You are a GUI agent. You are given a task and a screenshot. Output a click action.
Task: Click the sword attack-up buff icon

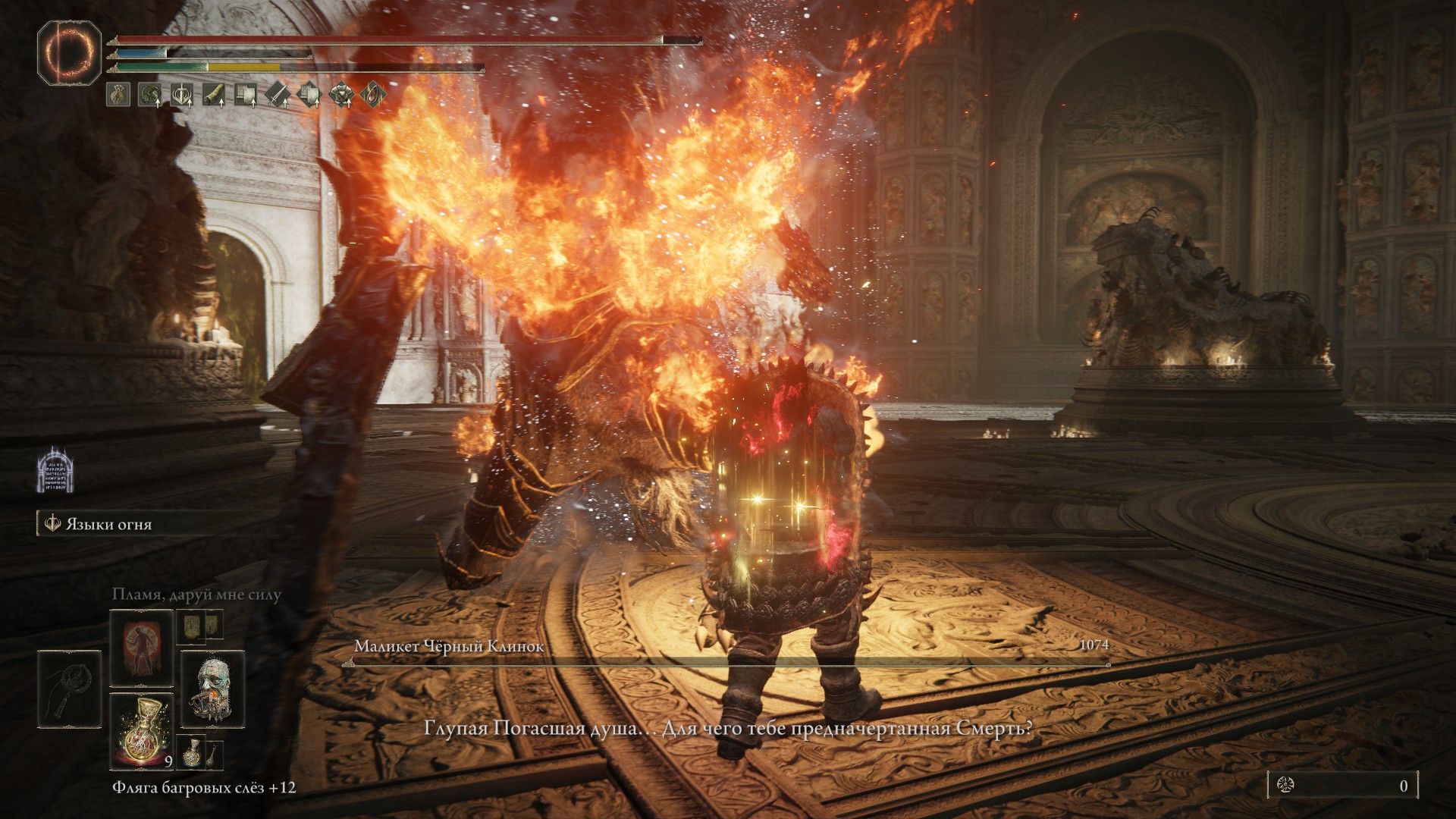(278, 95)
